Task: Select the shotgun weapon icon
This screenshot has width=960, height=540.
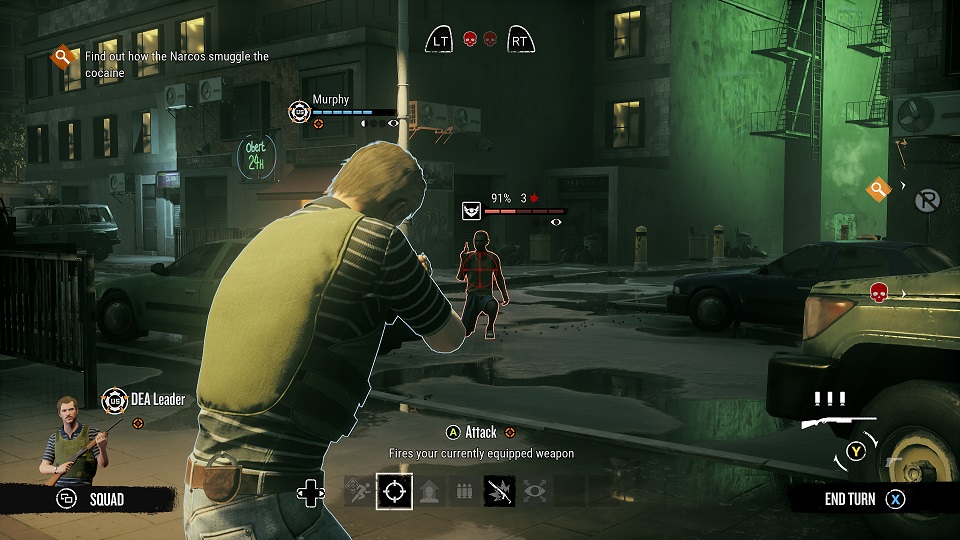Action: [x=838, y=422]
